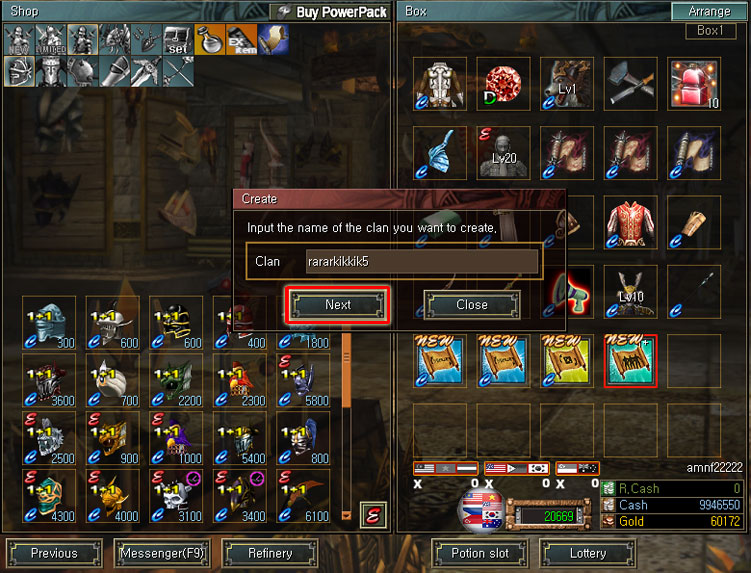Select the potion flask shop category

point(210,39)
